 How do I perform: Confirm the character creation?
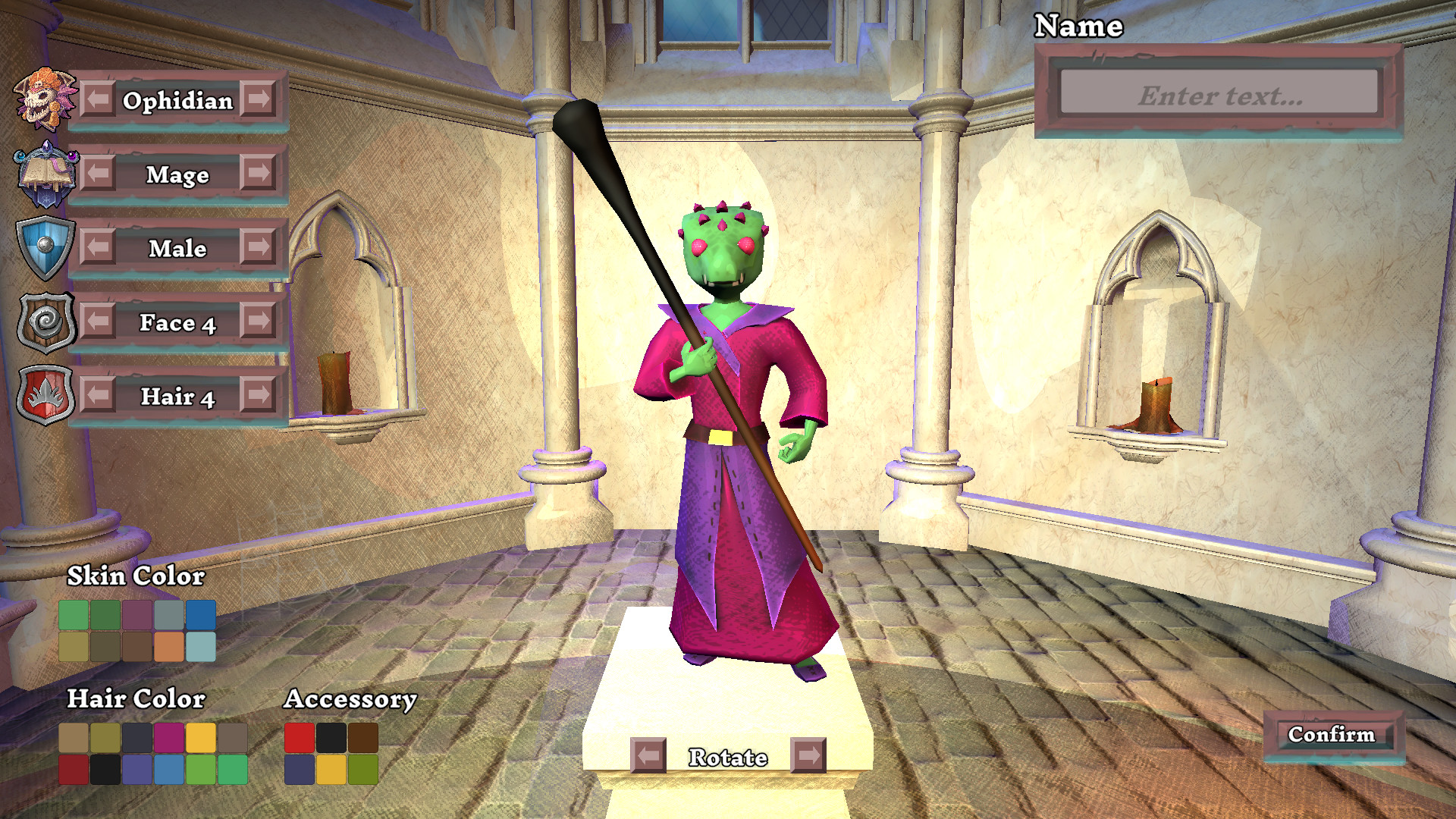point(1332,734)
